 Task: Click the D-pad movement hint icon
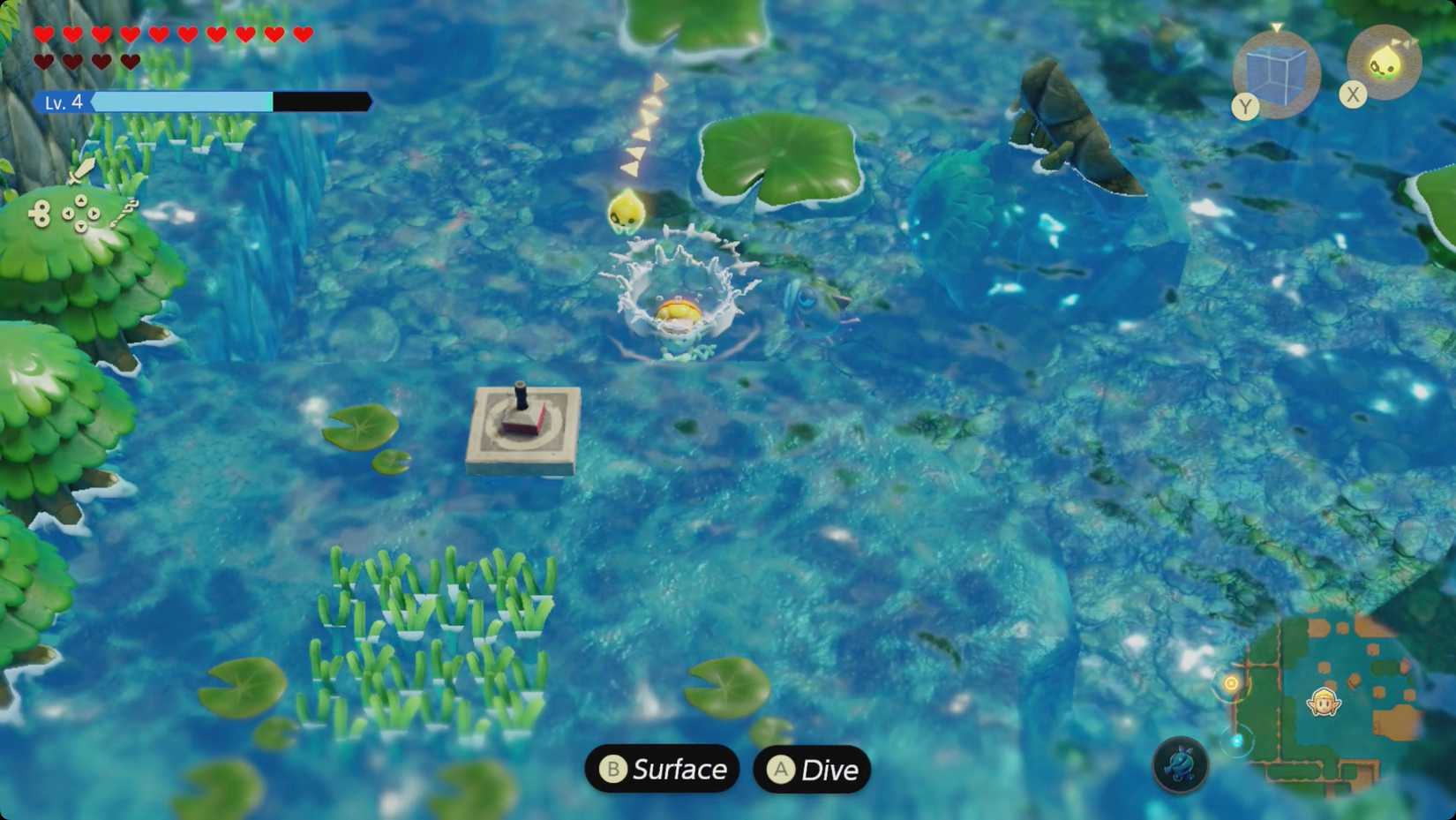tap(79, 214)
